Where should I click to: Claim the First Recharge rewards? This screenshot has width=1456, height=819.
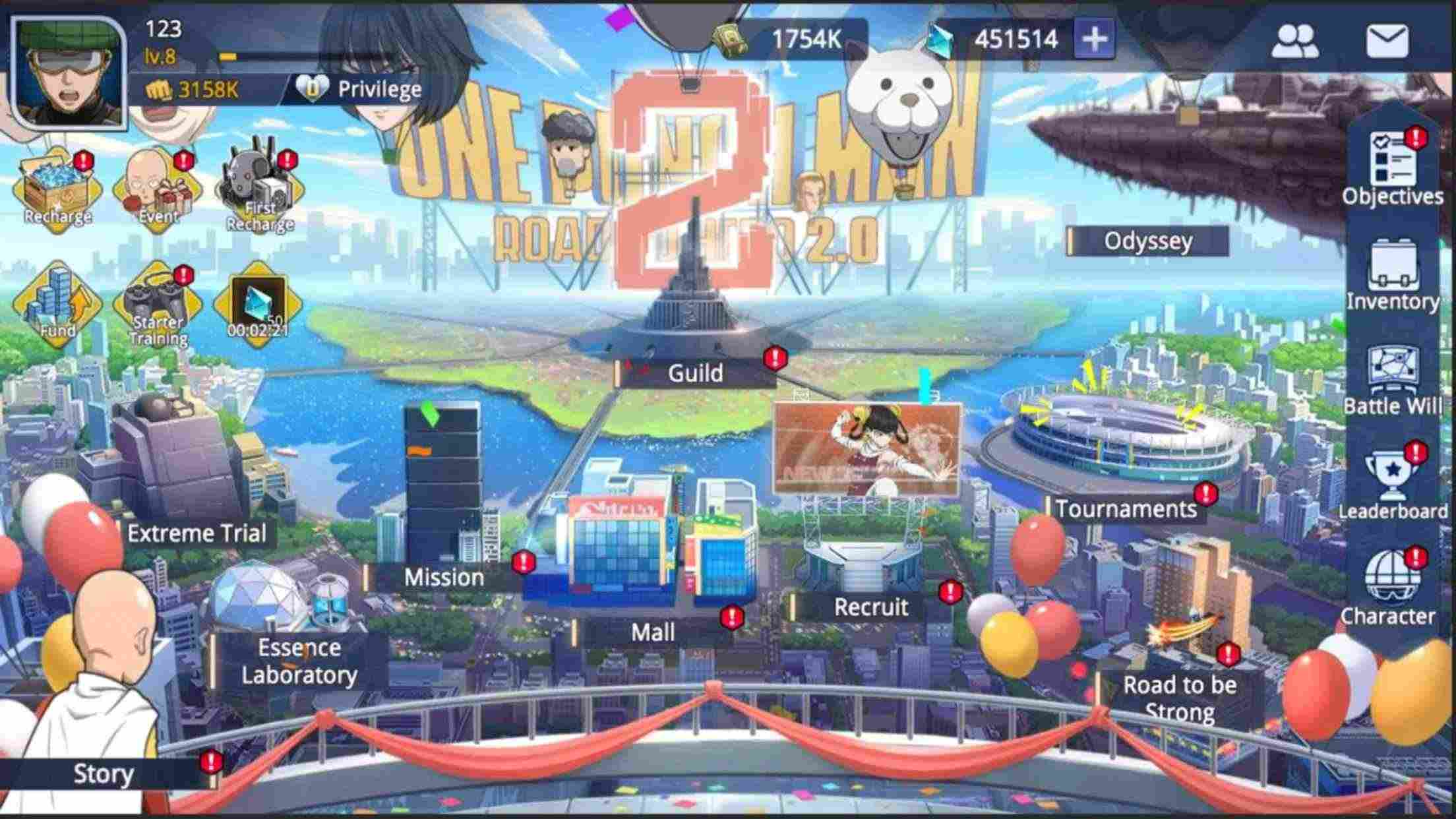point(257,188)
